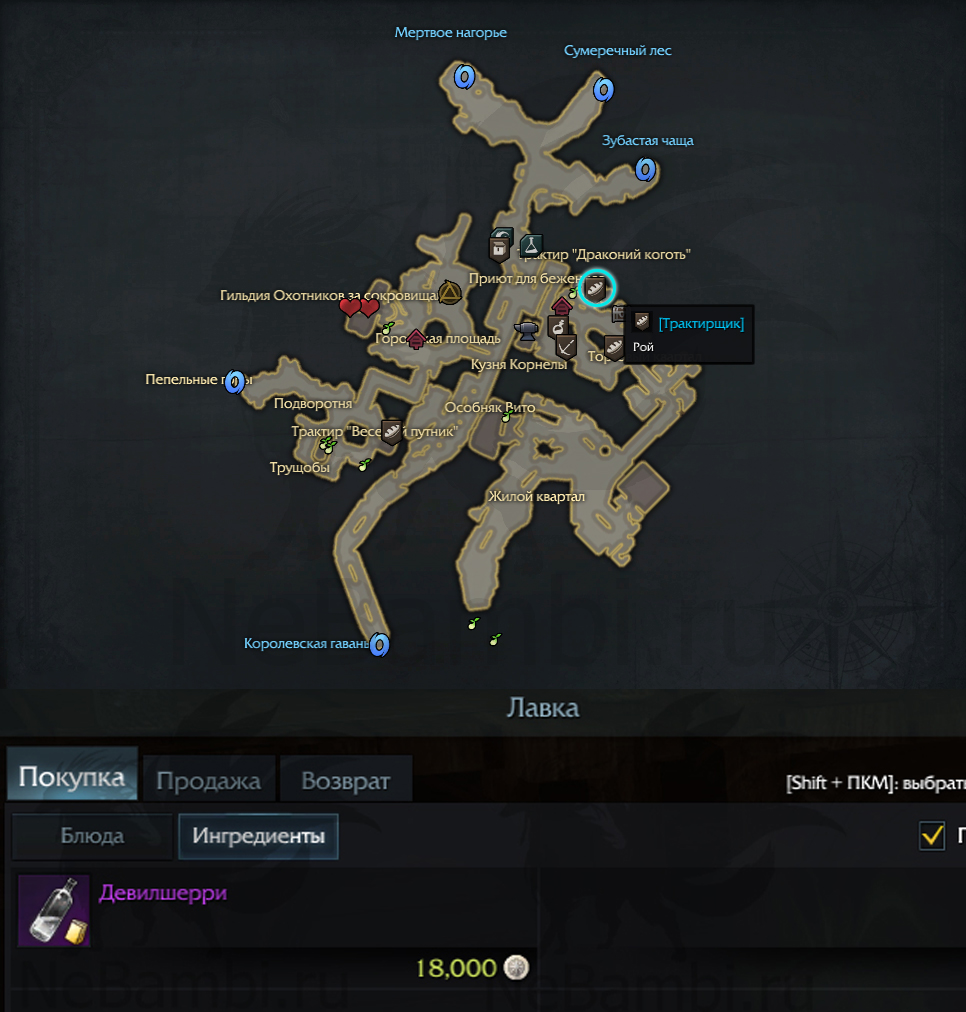Click the red house marker on Городская площадь
This screenshot has height=1012, width=966.
pyautogui.click(x=416, y=339)
